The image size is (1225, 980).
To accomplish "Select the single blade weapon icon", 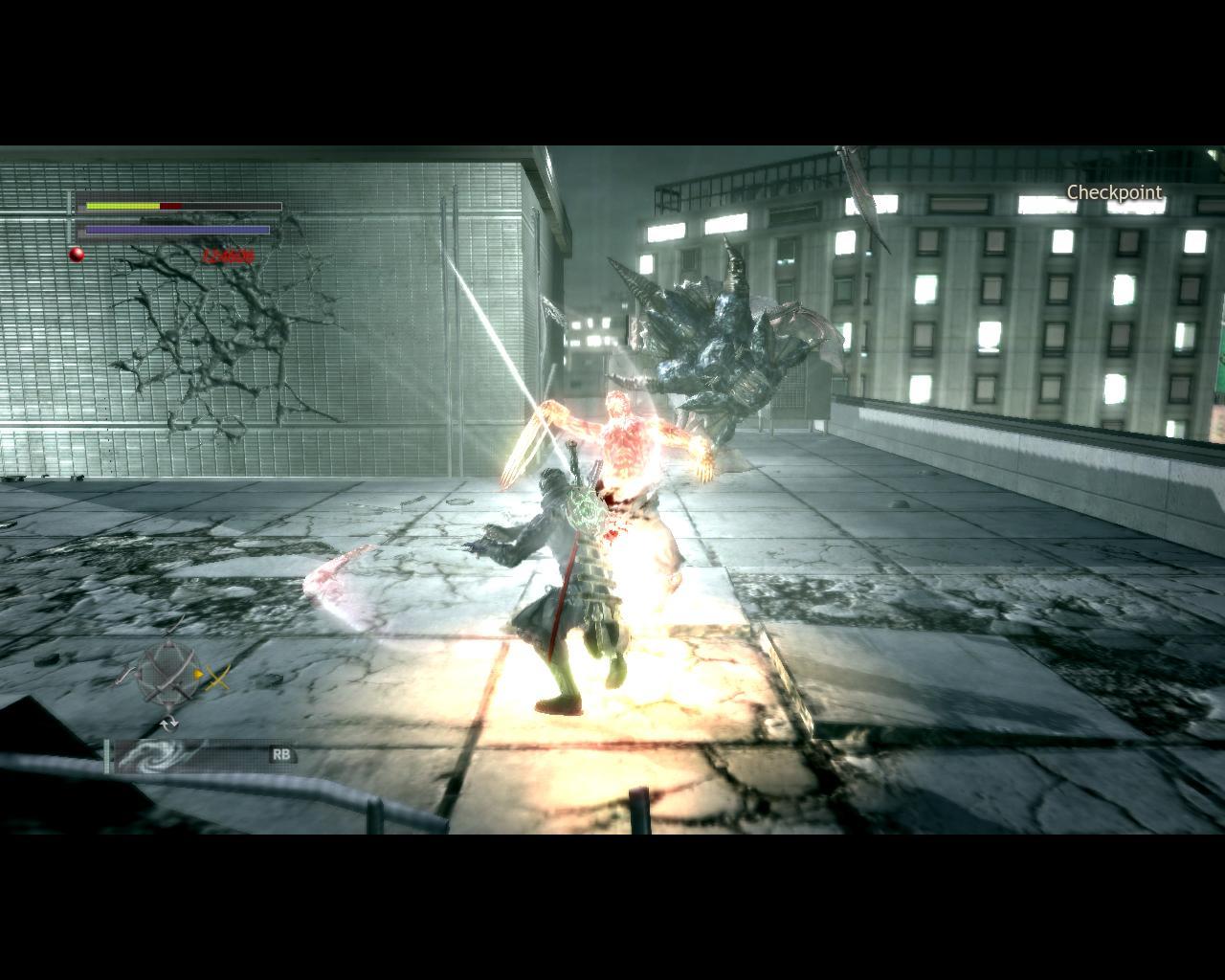I will pyautogui.click(x=123, y=674).
